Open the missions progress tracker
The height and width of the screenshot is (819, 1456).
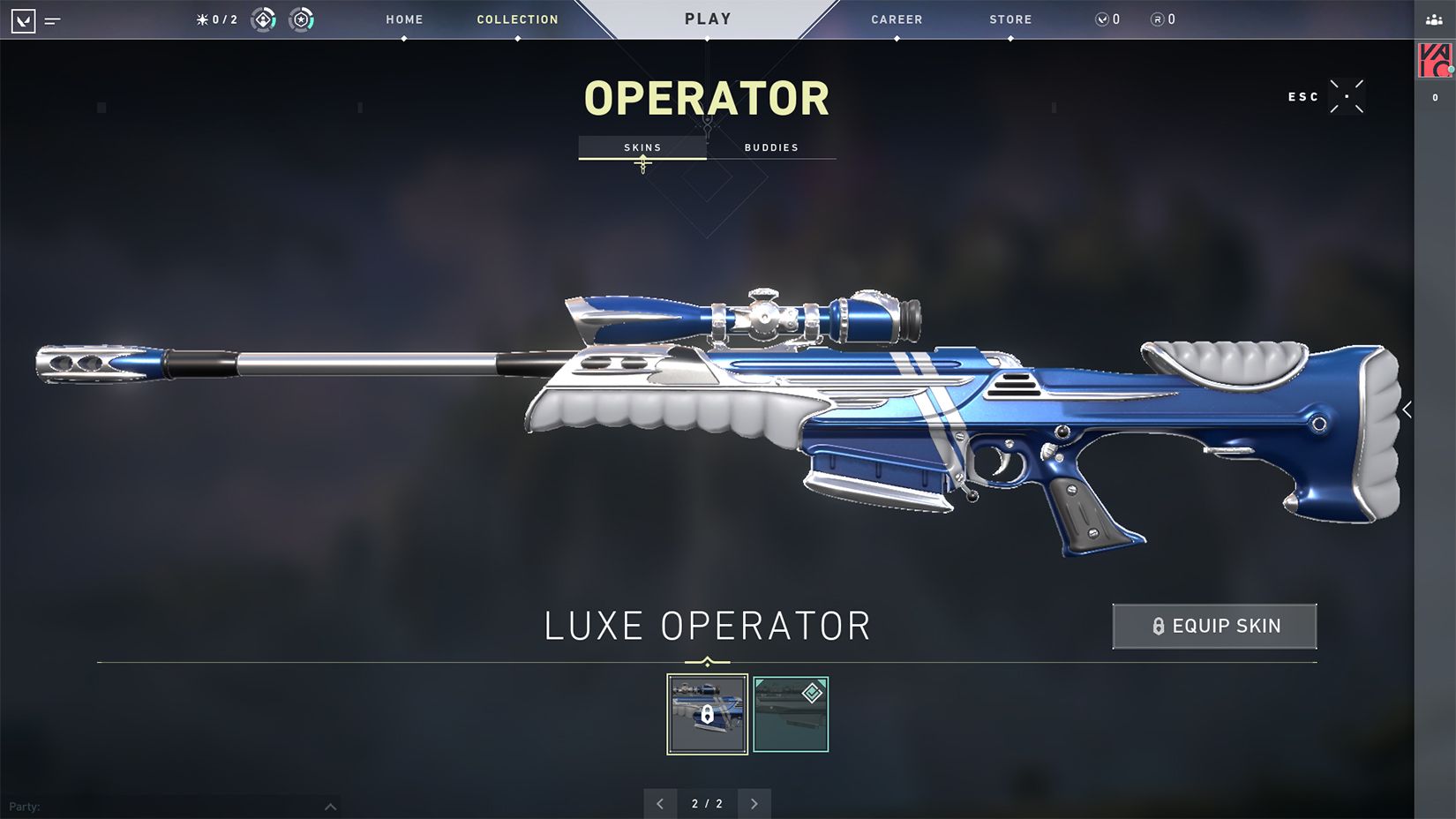(217, 19)
